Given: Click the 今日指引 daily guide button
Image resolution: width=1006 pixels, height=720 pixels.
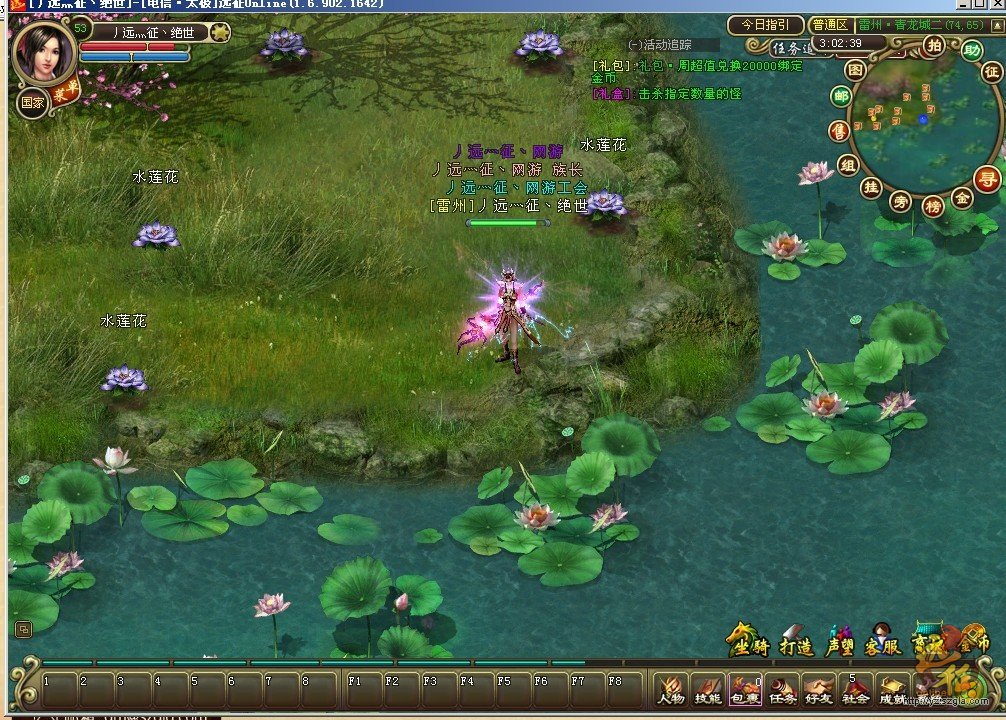Looking at the screenshot, I should 765,25.
